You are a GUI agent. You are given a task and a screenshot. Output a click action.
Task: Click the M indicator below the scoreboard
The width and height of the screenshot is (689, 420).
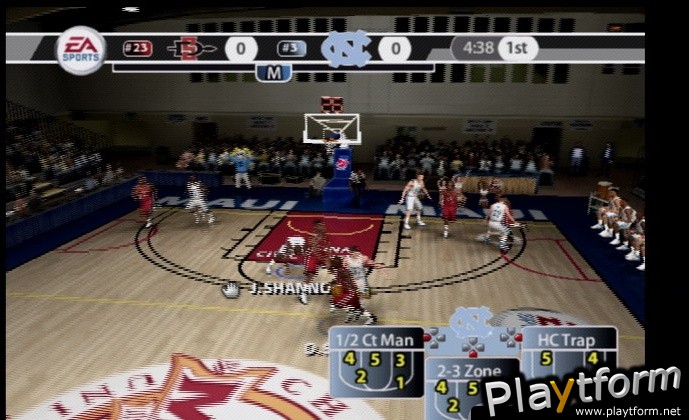272,72
